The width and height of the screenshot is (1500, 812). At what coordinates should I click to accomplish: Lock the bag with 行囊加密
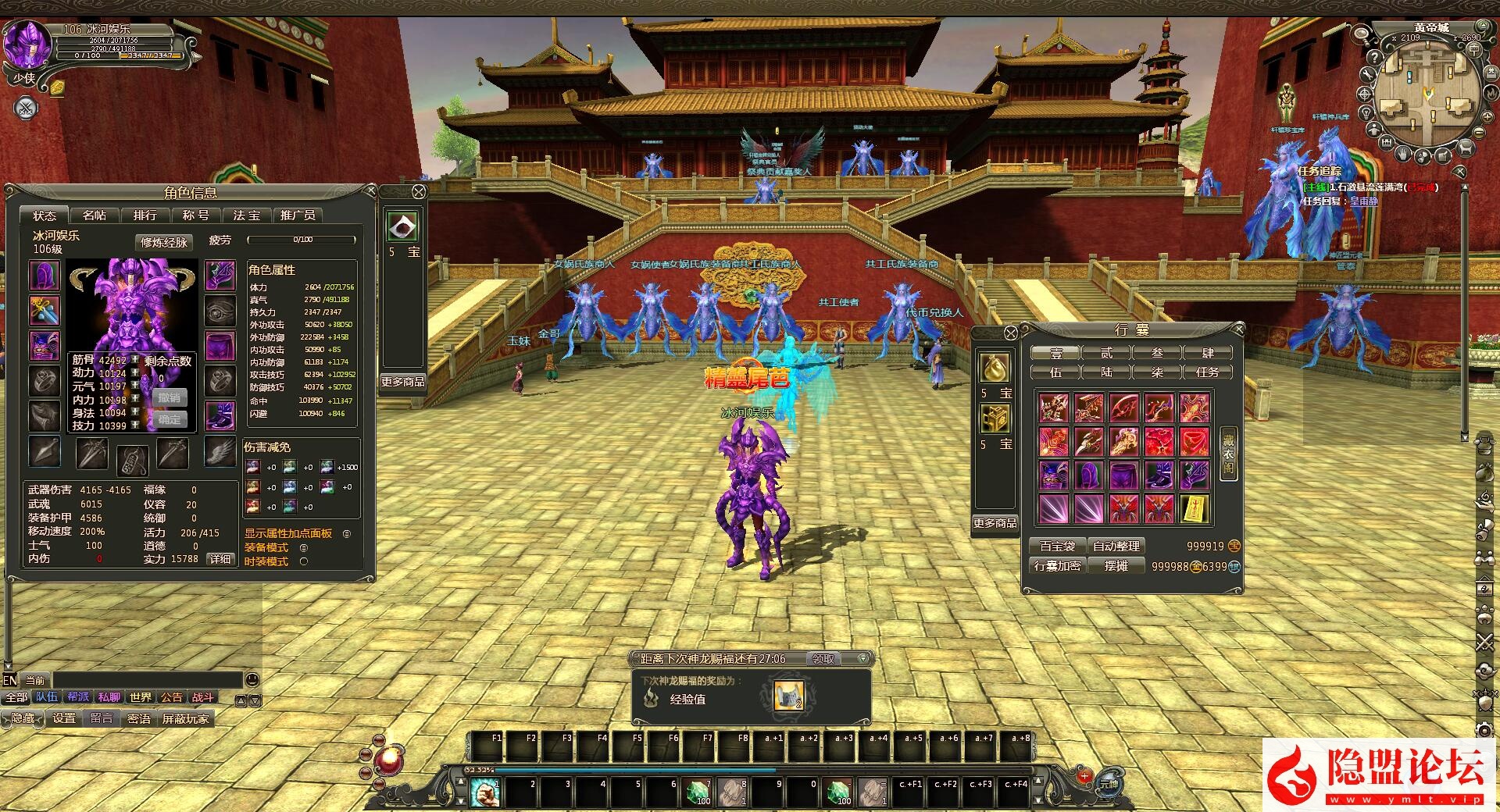1056,565
